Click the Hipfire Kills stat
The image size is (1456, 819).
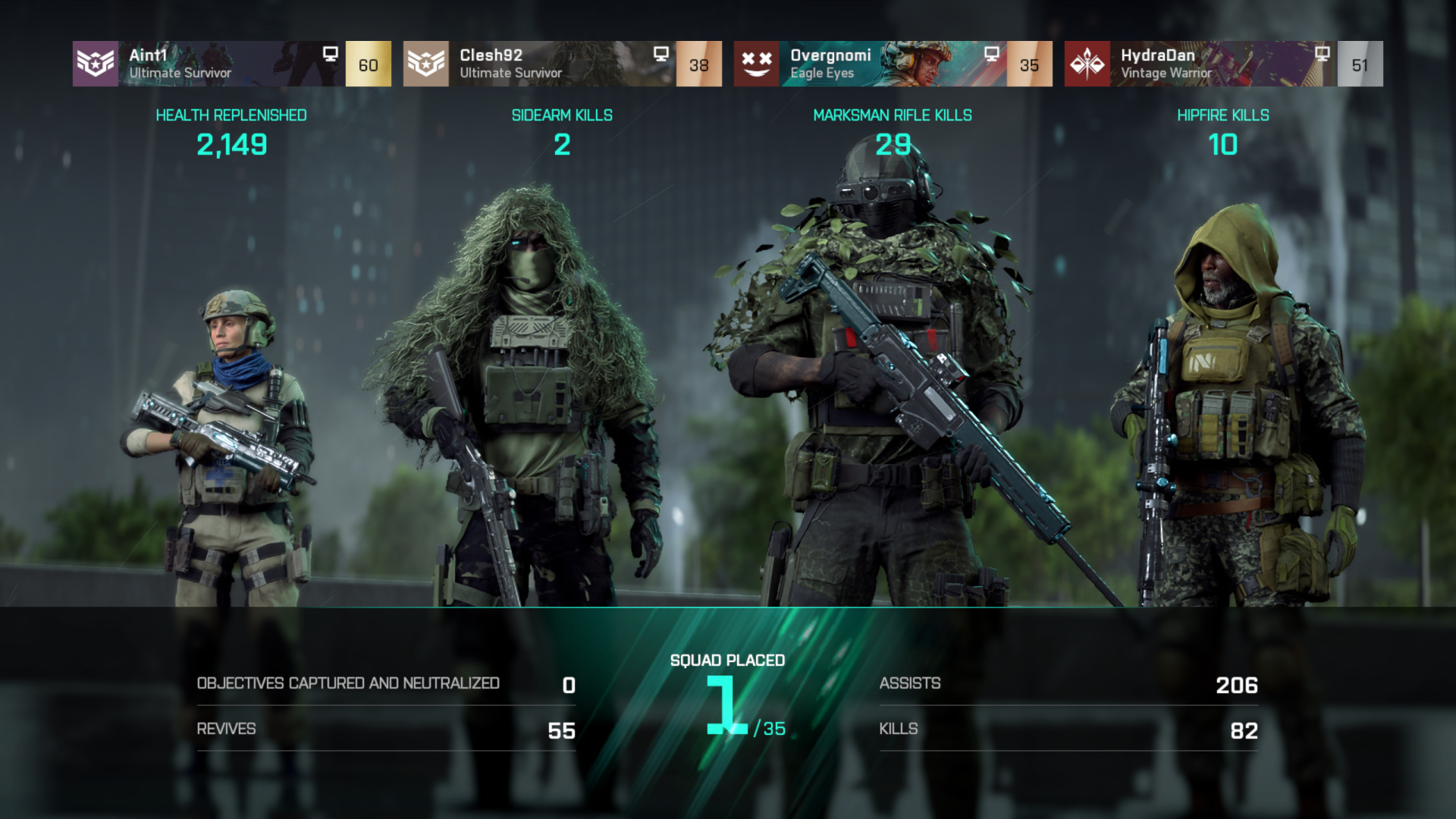[x=1223, y=142]
